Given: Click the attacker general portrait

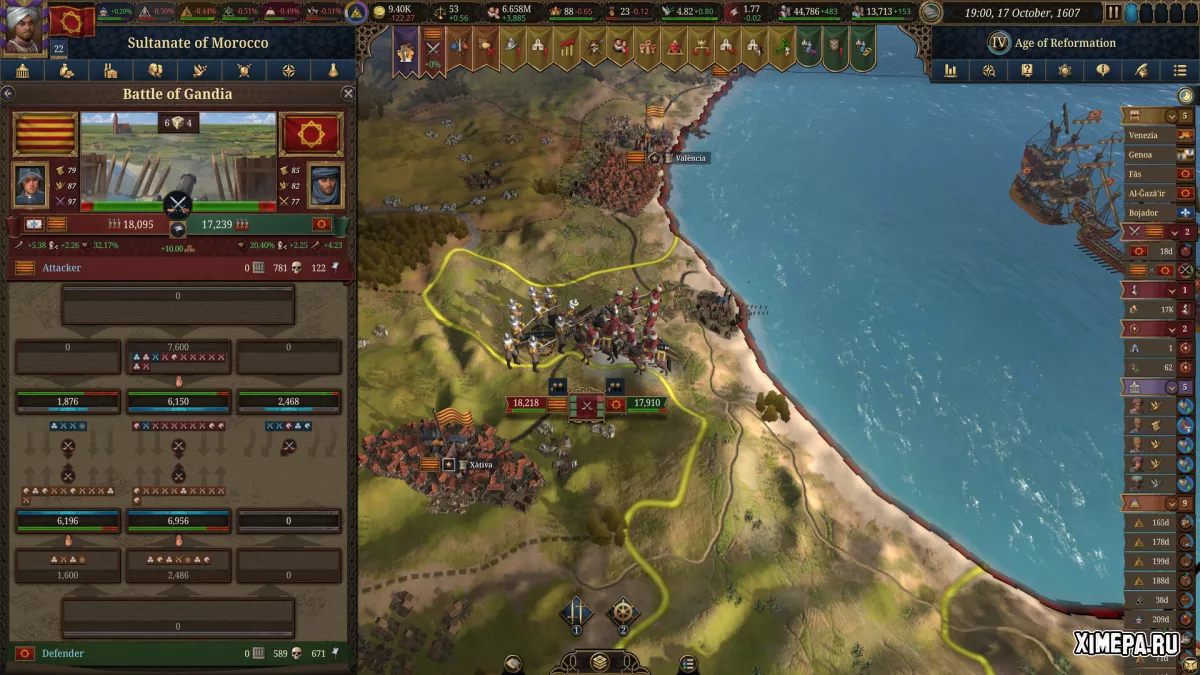Looking at the screenshot, I should [x=30, y=183].
